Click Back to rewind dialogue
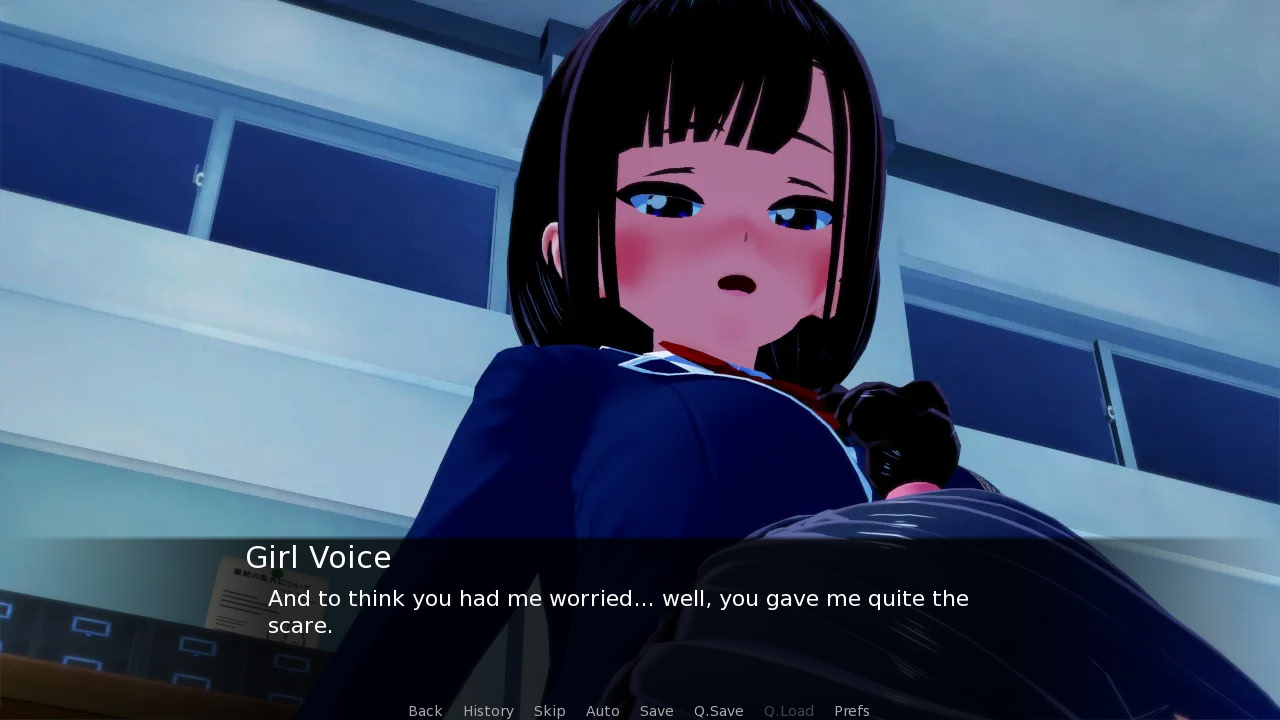1280x720 pixels. (x=424, y=710)
